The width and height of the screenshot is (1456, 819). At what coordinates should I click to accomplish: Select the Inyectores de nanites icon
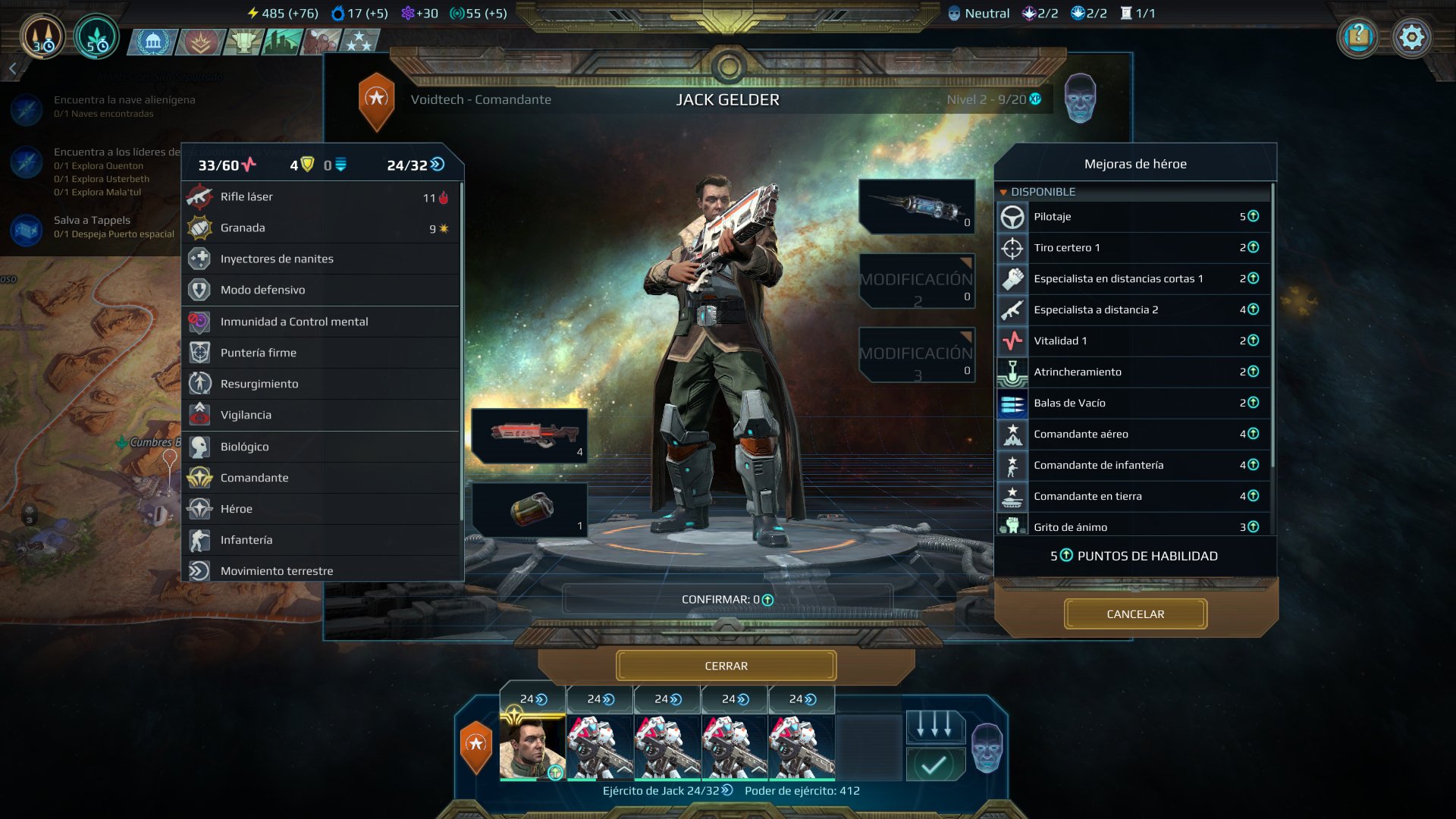pyautogui.click(x=198, y=259)
